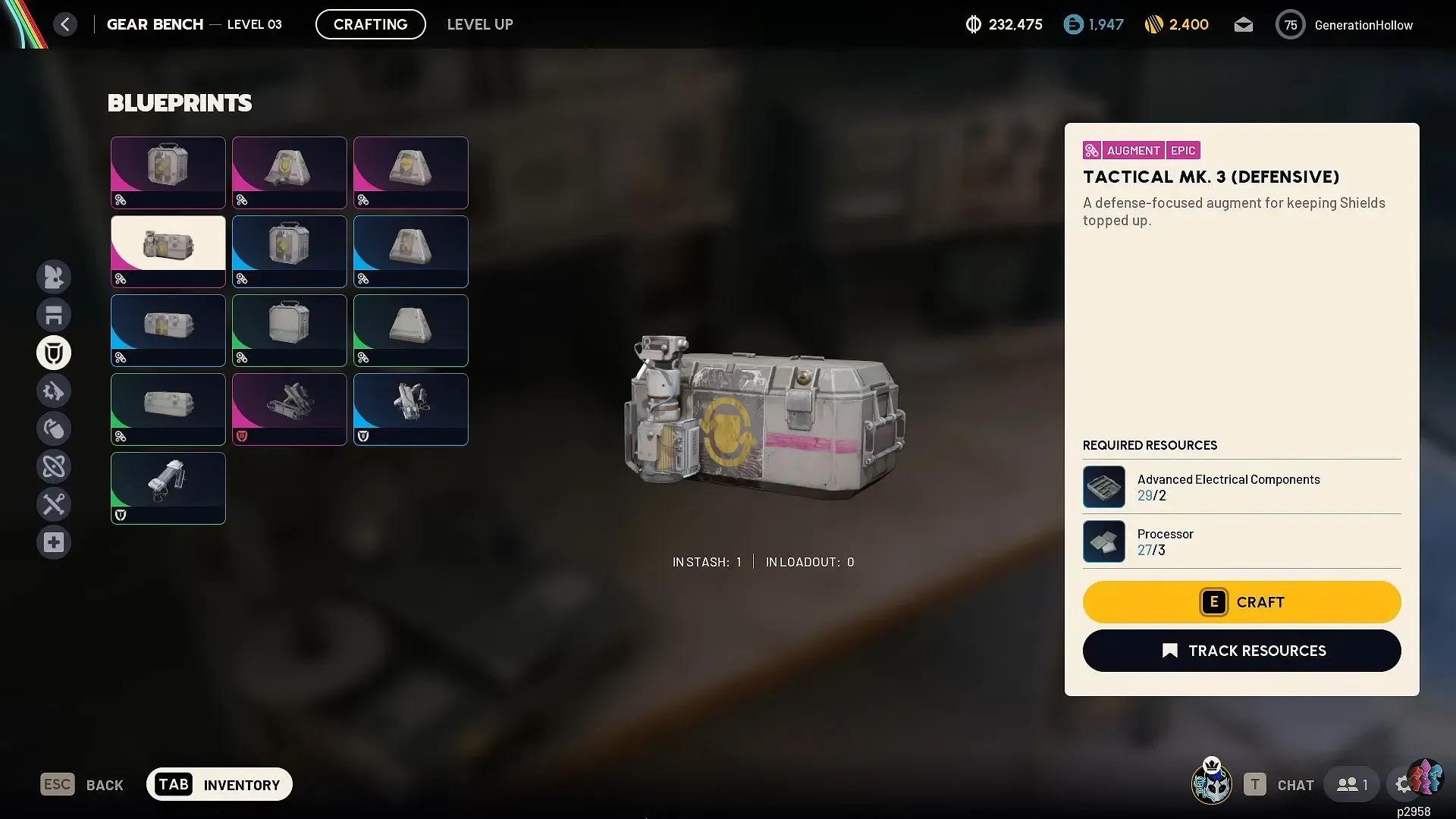Select the grenade category icon in the sidebar
This screenshot has height=819, width=1456.
tap(54, 428)
